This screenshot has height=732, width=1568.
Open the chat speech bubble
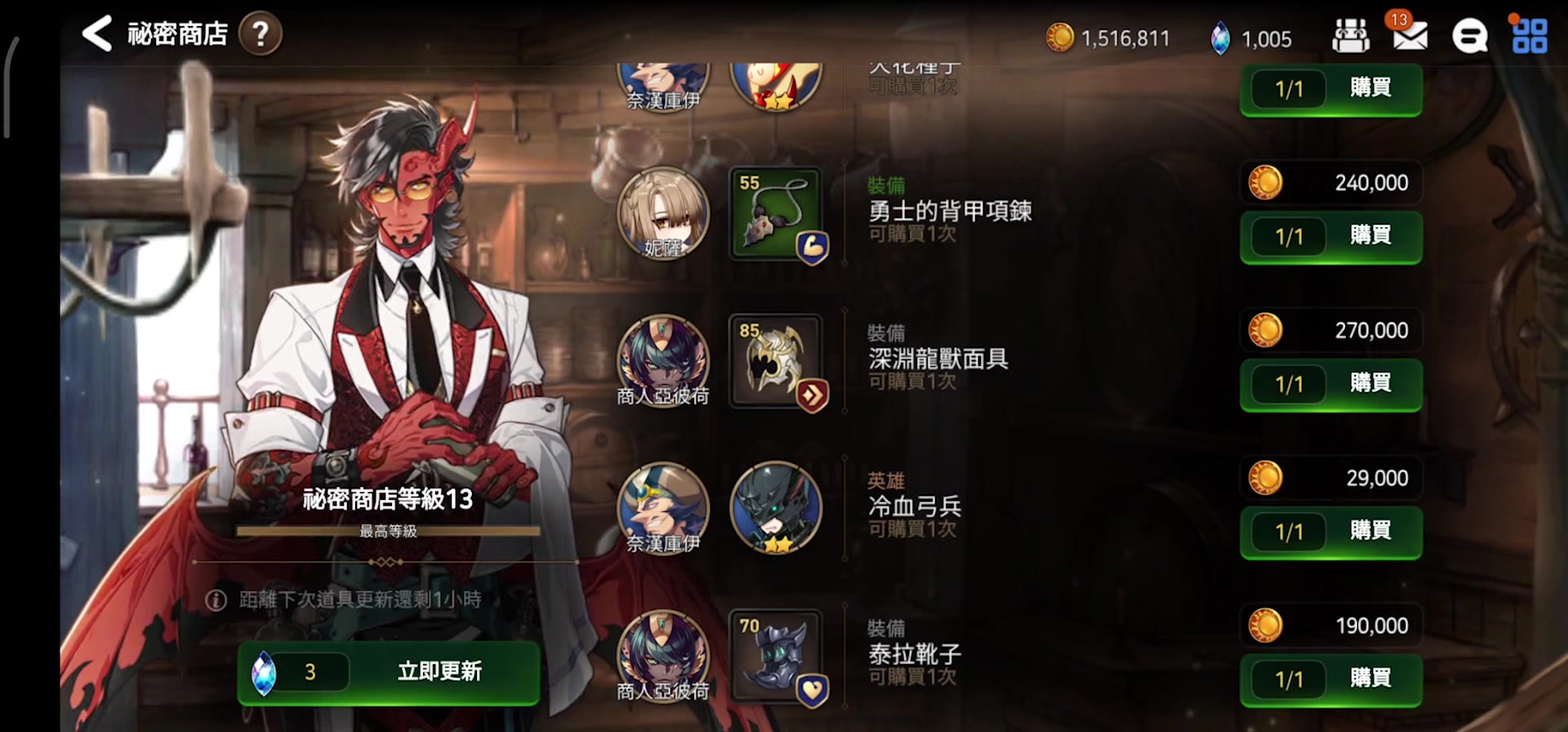click(x=1469, y=37)
